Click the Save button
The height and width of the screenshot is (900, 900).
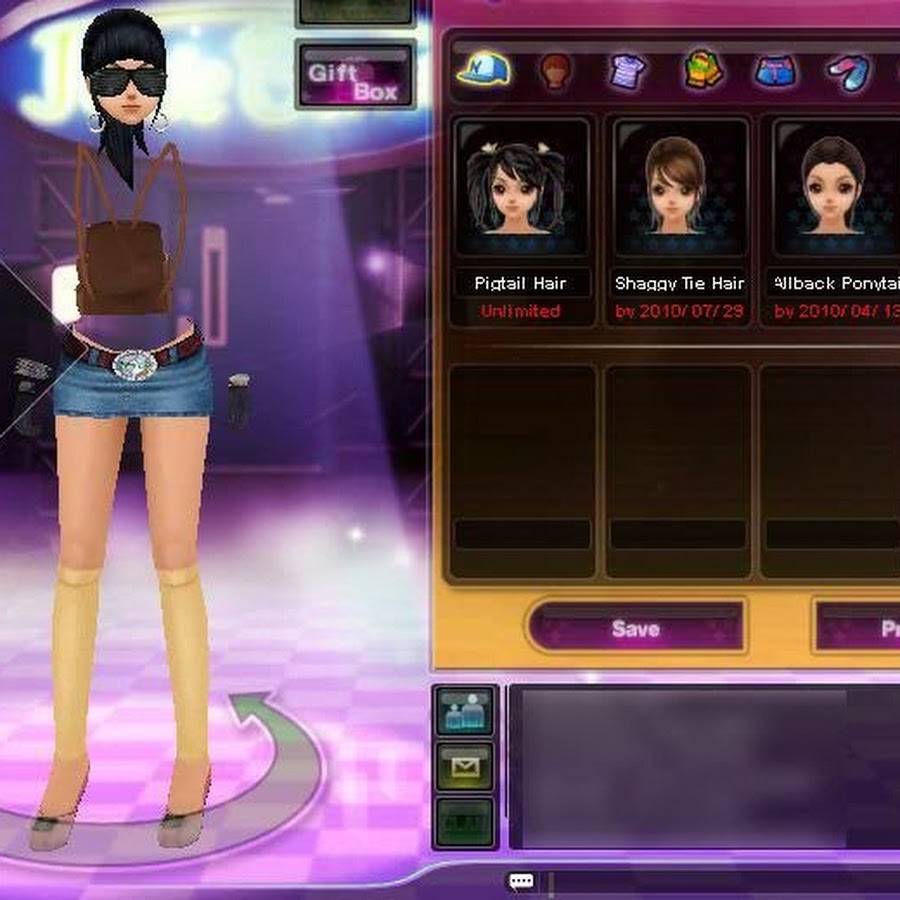click(636, 628)
